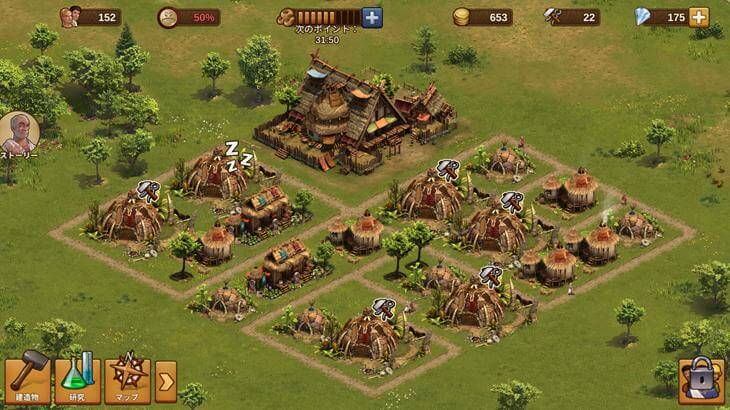Open the マップ map button
Screen dimensions: 730x410
(x=128, y=379)
